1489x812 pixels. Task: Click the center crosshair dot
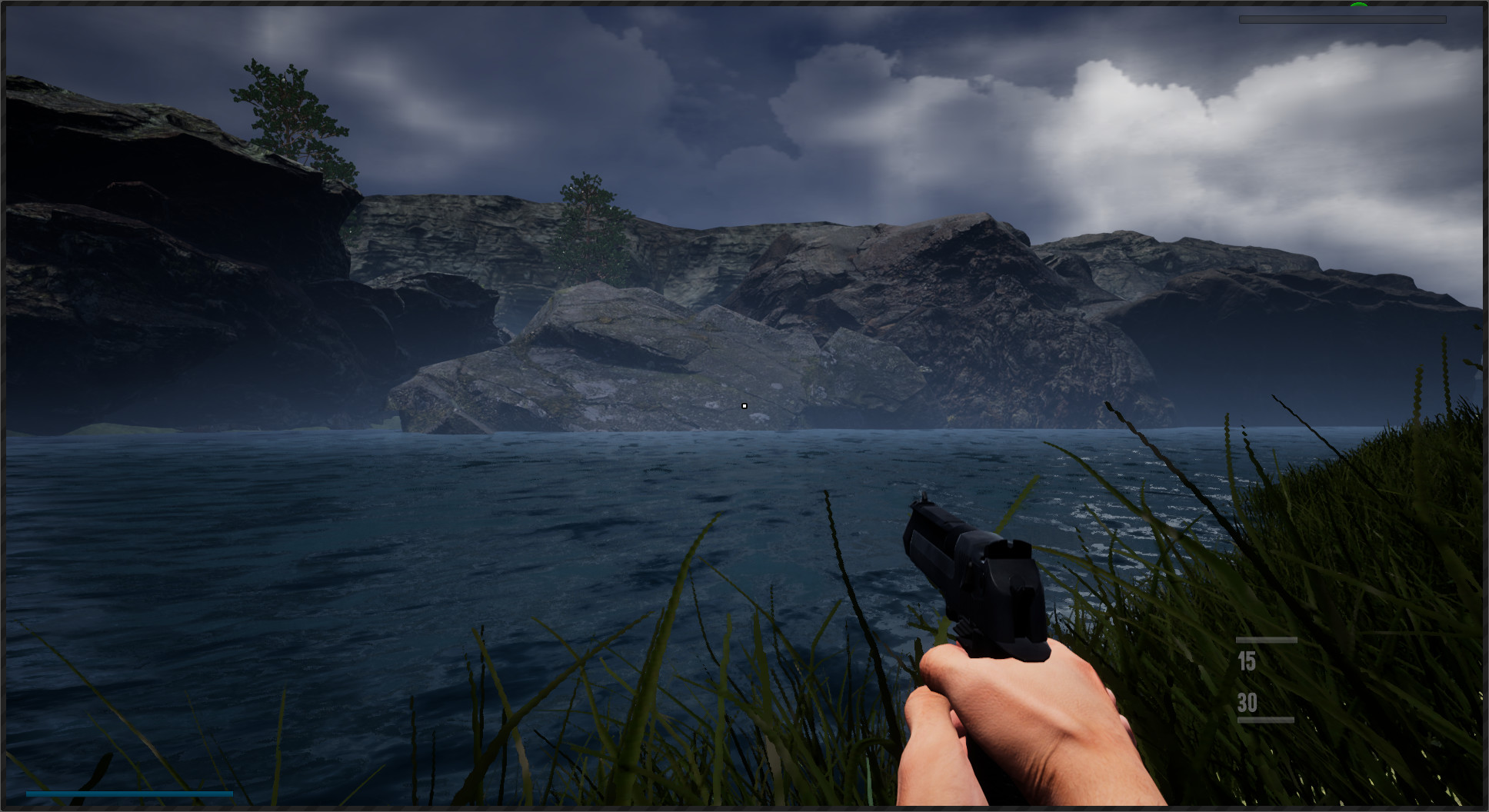pos(744,405)
